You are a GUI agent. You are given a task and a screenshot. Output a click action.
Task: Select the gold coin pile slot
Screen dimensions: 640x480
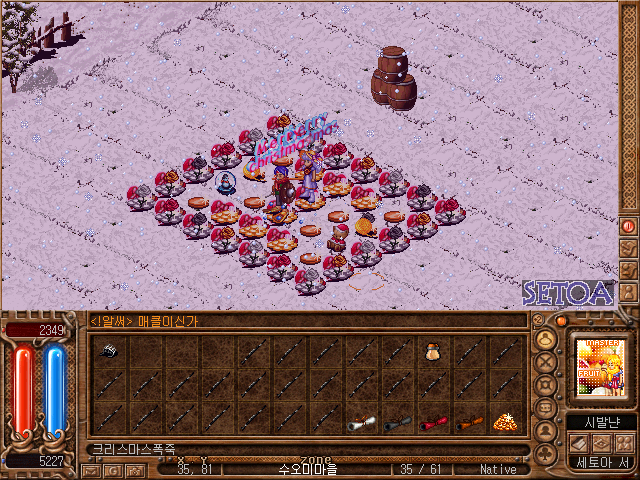coord(505,422)
